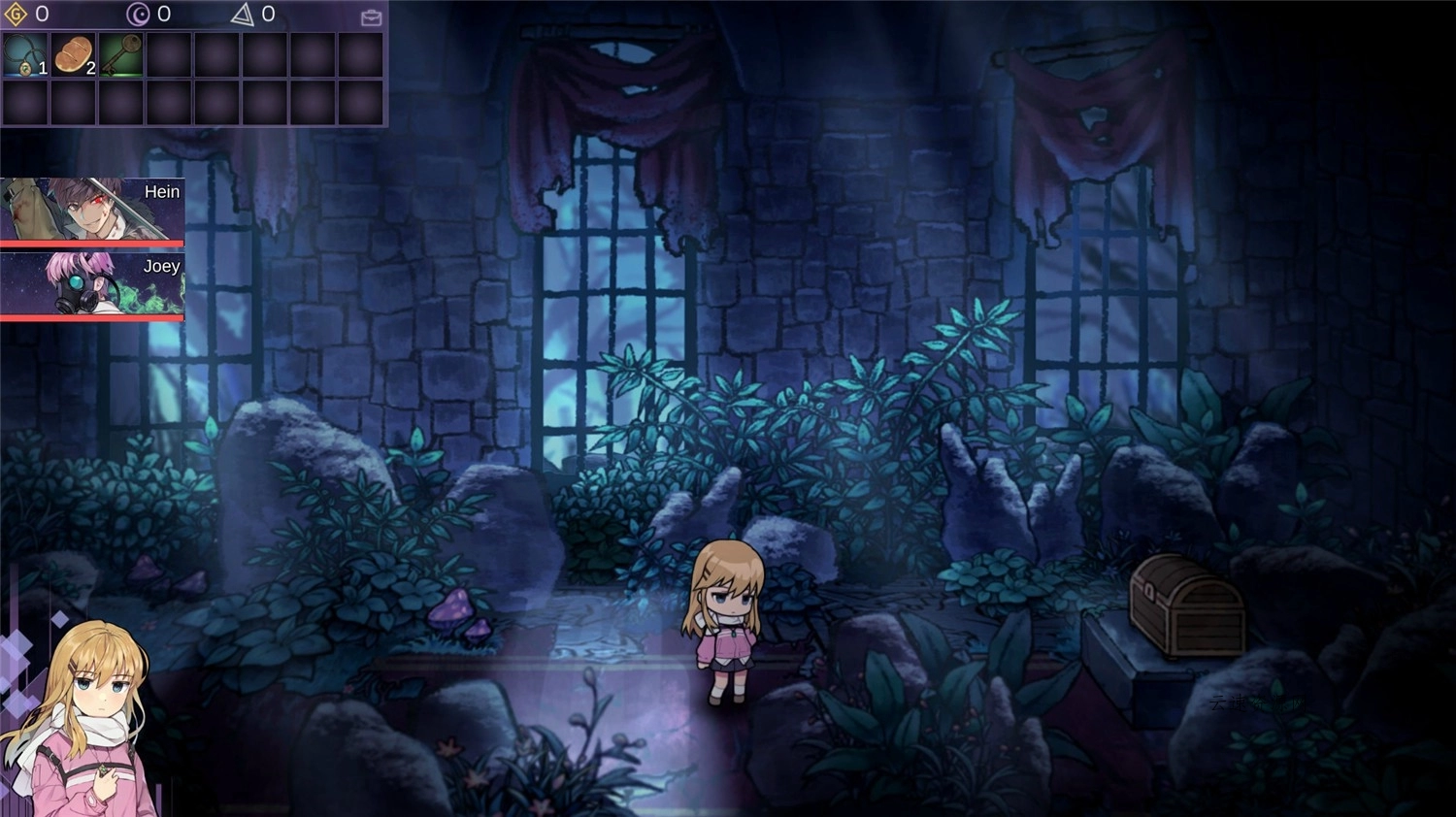Use the bread loaf in the inventory
Image resolution: width=1456 pixels, height=817 pixels.
click(x=73, y=55)
